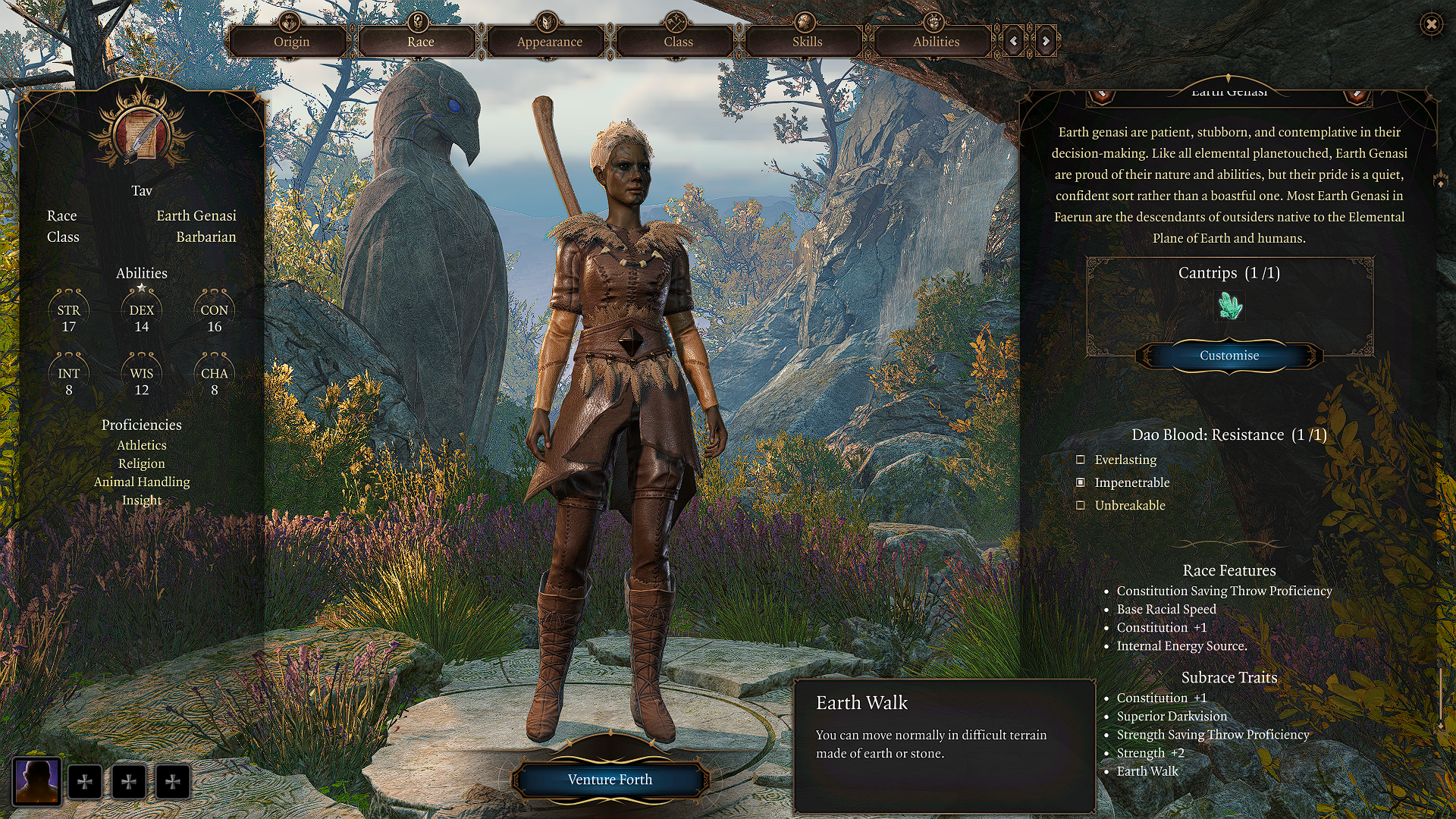Show the Skills tab
Image resolution: width=1456 pixels, height=819 pixels.
coord(807,42)
